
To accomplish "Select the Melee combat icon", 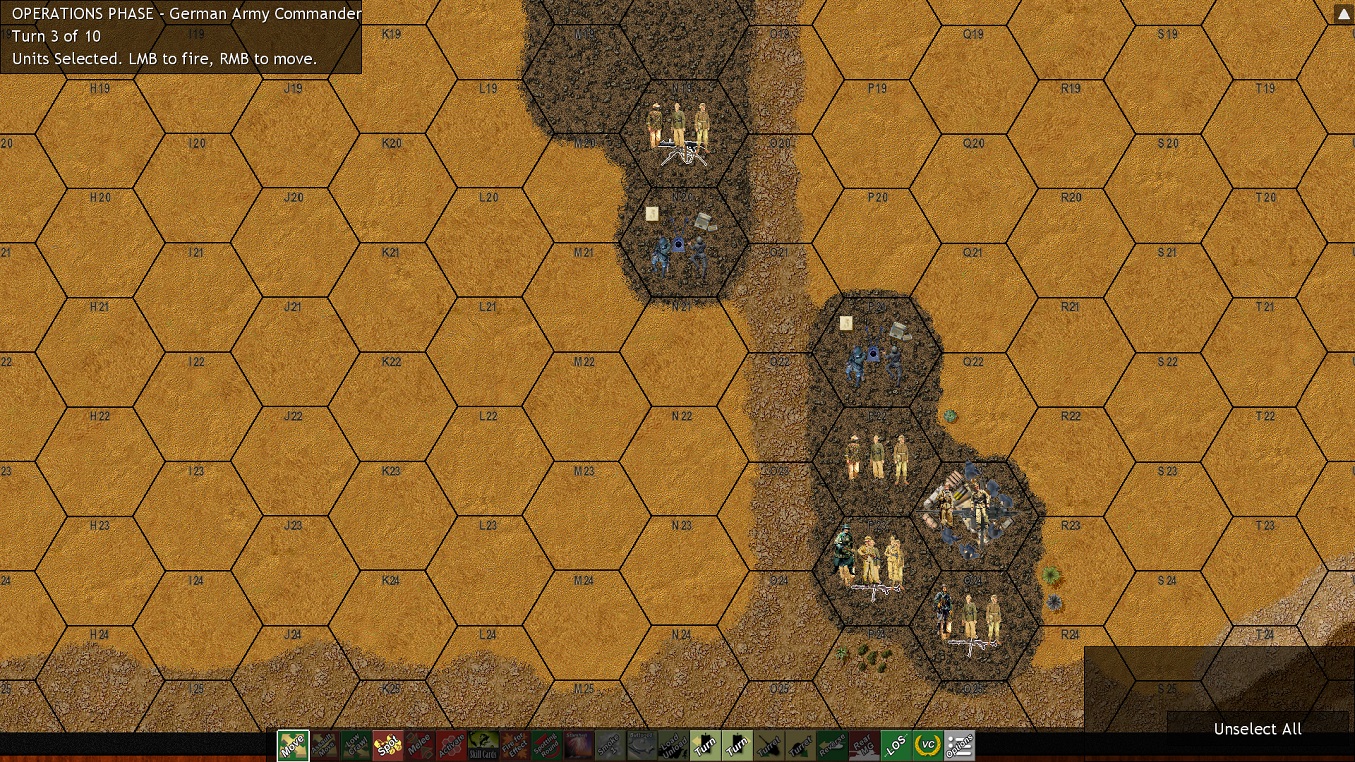I will [421, 746].
